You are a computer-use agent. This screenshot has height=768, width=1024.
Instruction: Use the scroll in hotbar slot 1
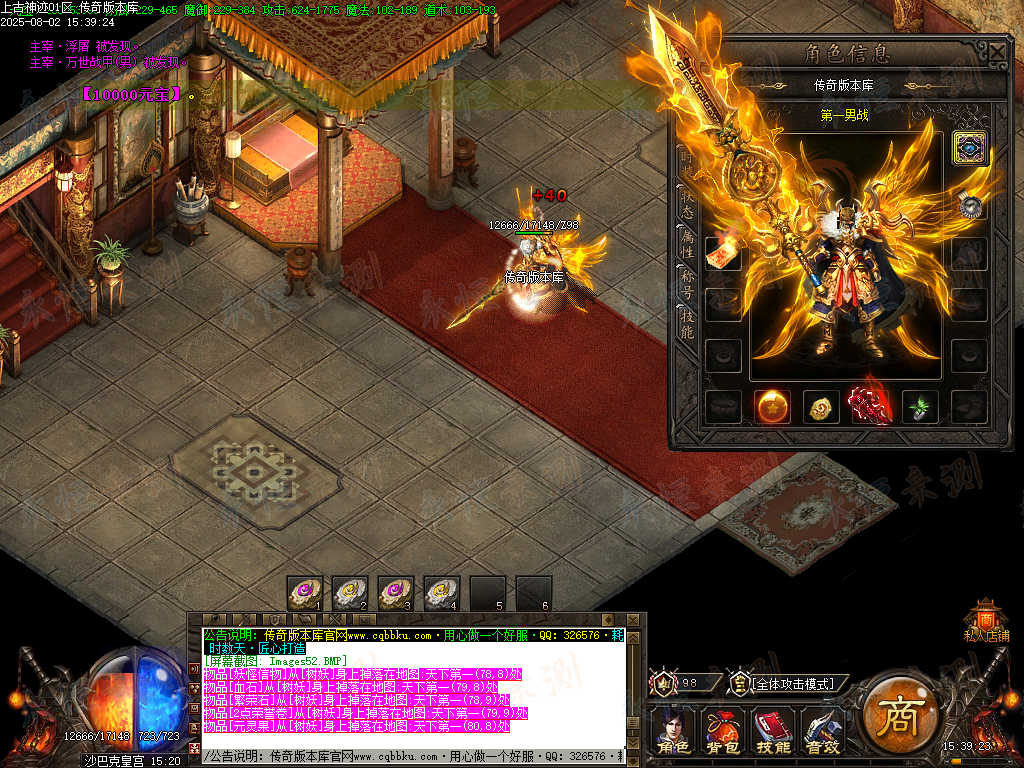[x=305, y=592]
